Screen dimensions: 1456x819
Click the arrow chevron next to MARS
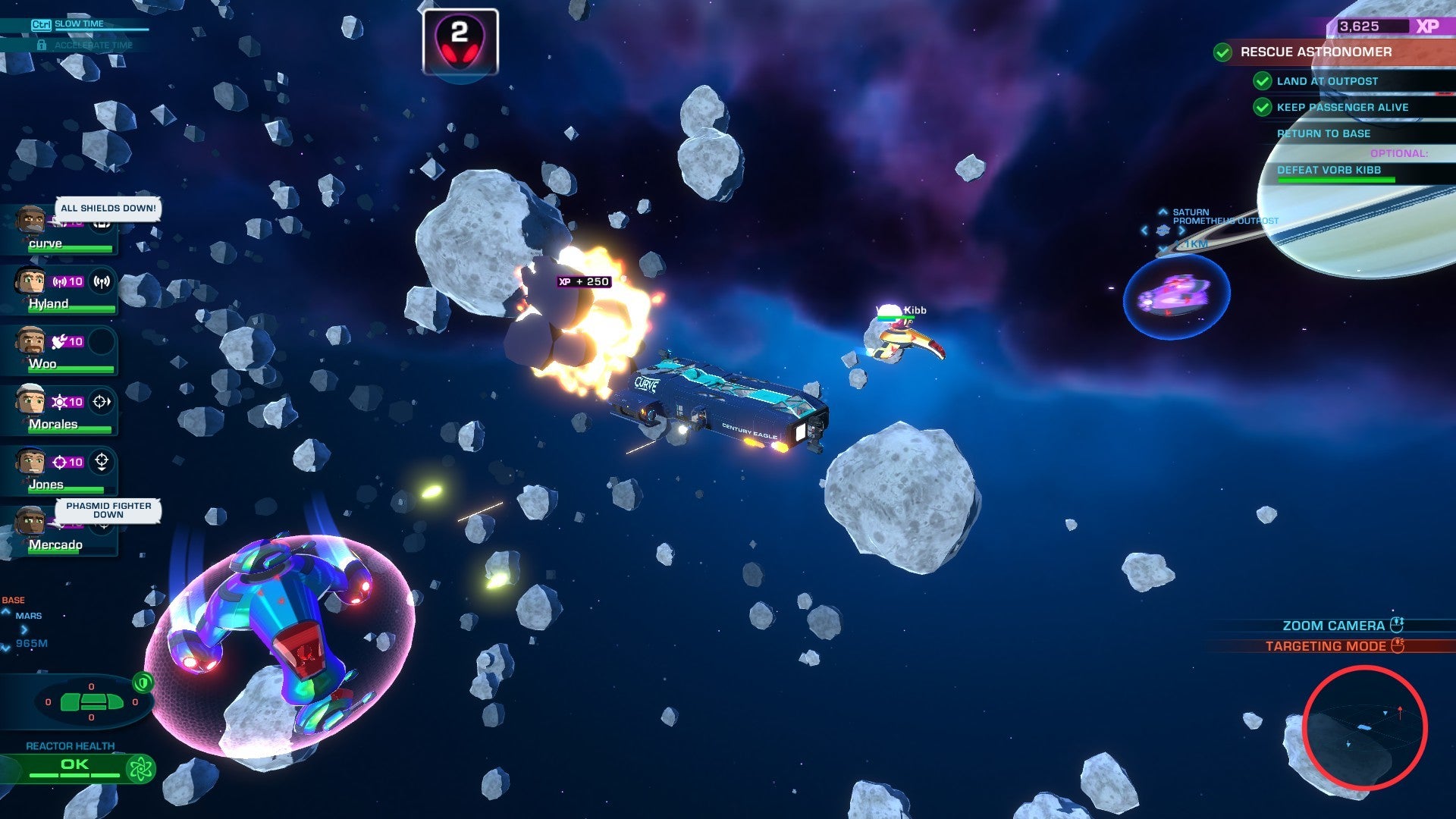click(24, 630)
